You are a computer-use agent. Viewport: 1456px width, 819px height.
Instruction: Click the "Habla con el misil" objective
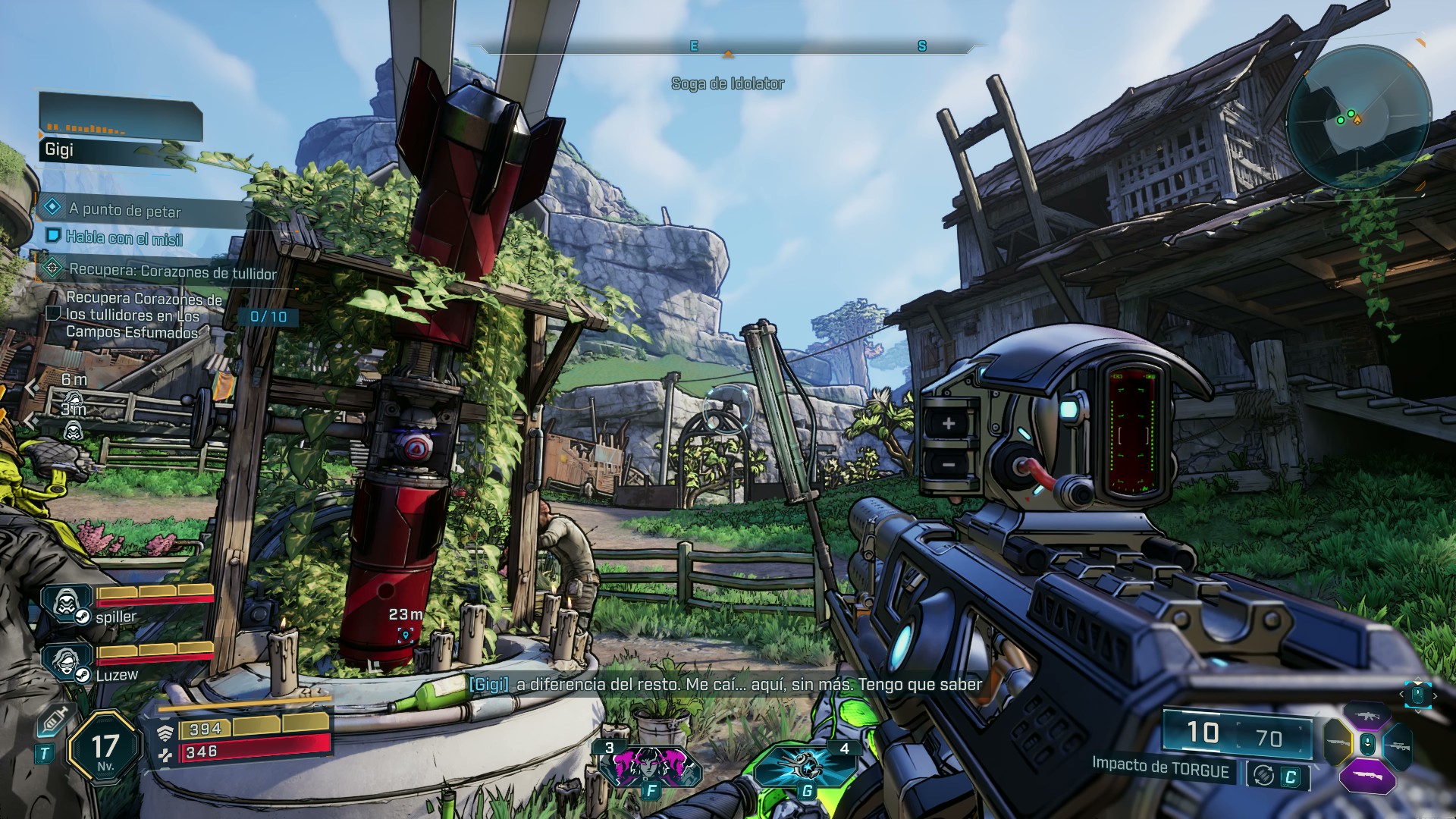click(x=124, y=239)
